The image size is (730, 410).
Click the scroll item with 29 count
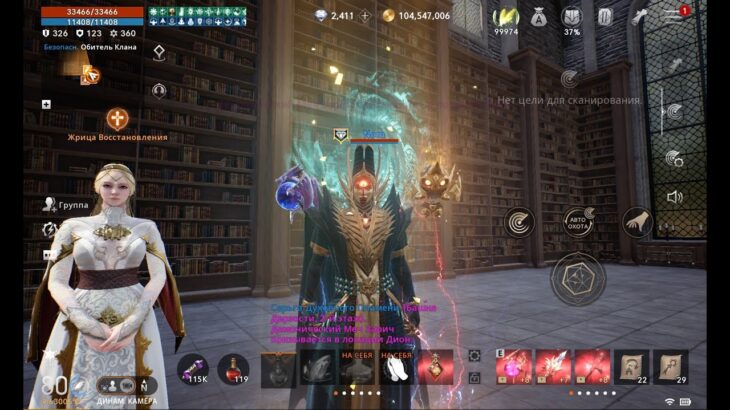click(x=669, y=367)
